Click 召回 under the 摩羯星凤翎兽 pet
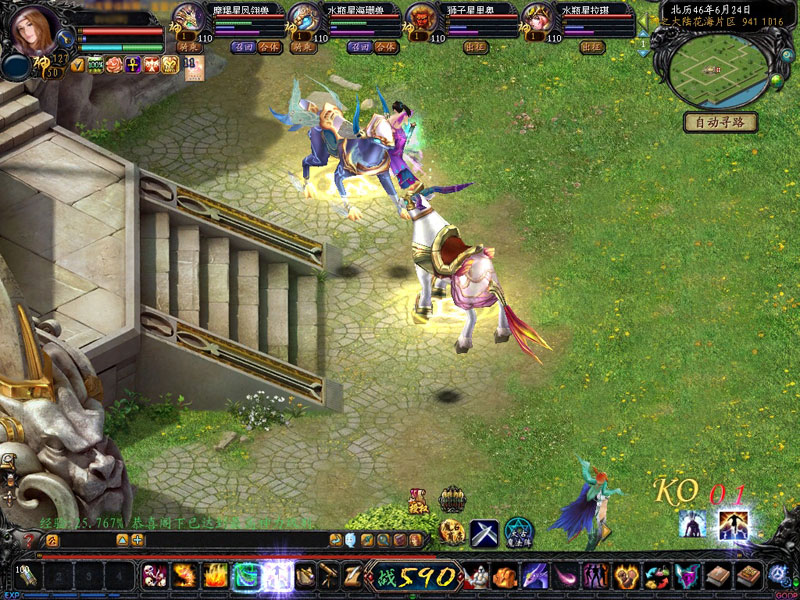This screenshot has width=800, height=600. click(x=243, y=47)
